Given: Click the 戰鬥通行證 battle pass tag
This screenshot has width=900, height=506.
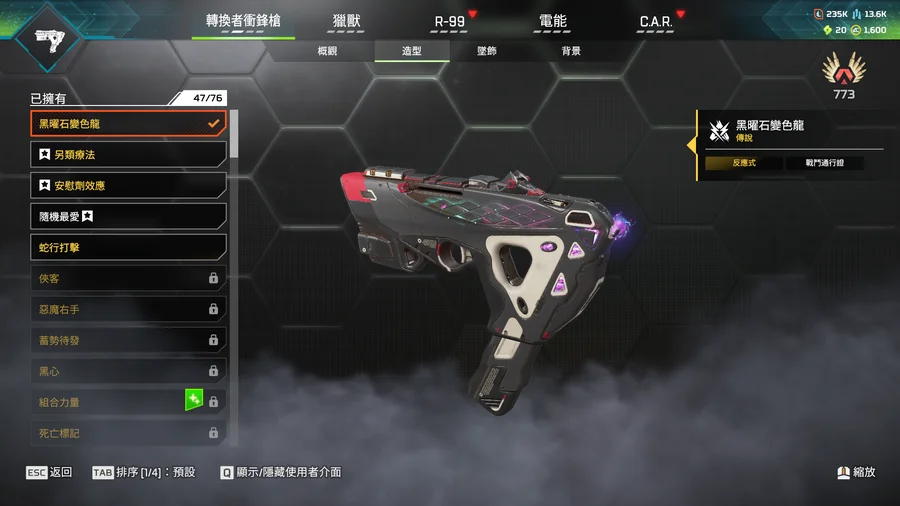Looking at the screenshot, I should (x=824, y=163).
